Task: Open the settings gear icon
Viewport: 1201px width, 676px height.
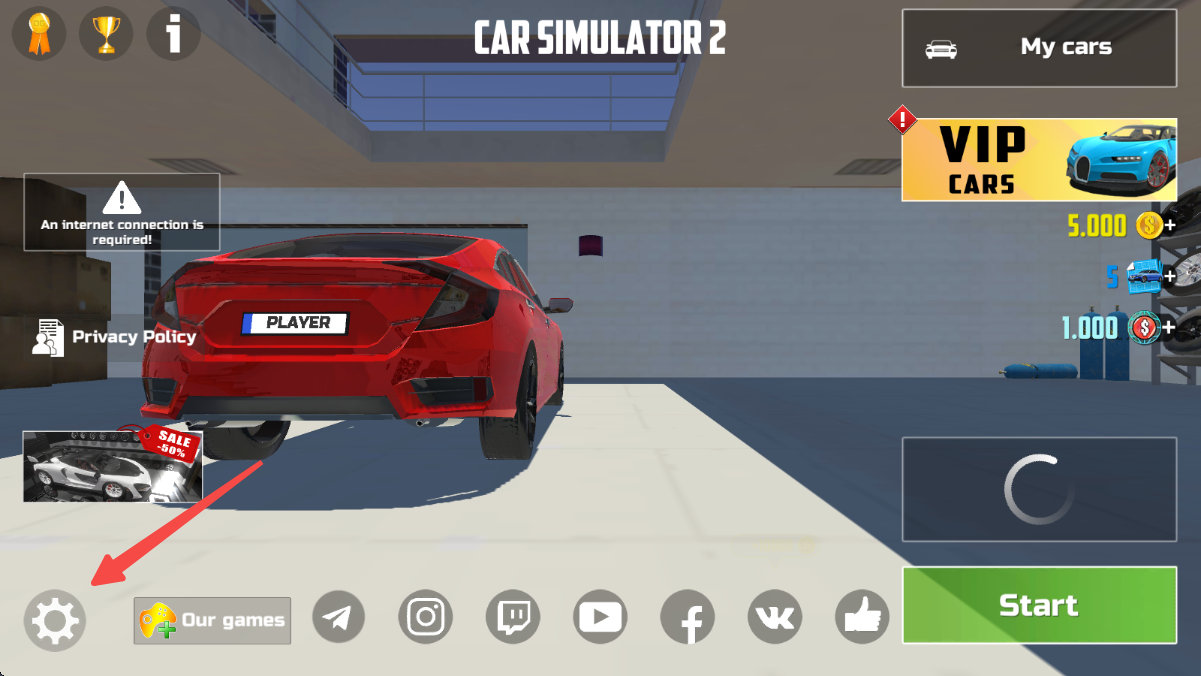Action: click(55, 620)
